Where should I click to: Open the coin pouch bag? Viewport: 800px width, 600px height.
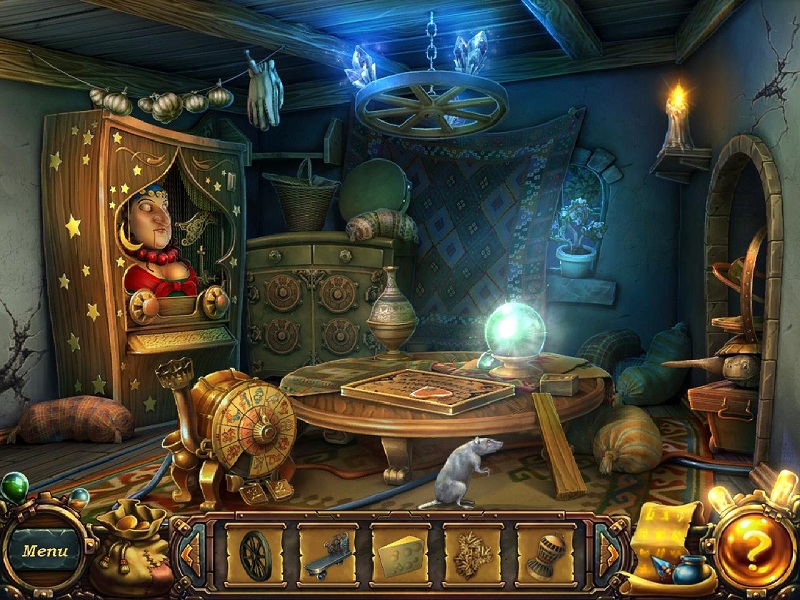click(128, 550)
